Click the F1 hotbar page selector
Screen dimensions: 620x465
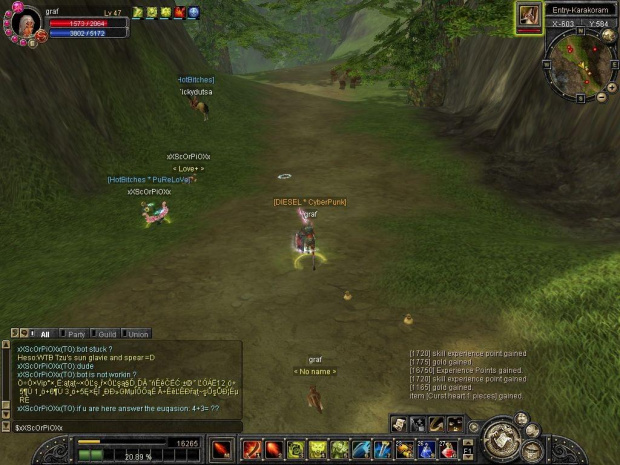468,450
